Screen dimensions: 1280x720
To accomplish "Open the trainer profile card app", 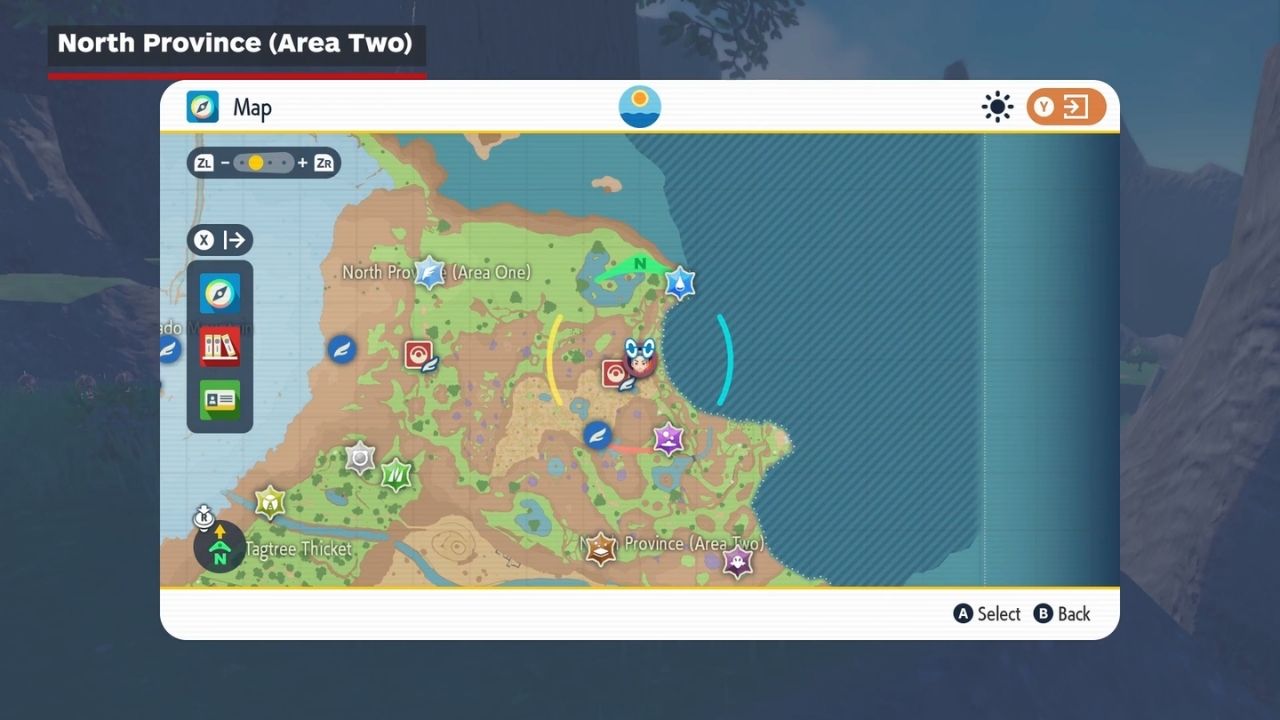I will click(x=219, y=400).
